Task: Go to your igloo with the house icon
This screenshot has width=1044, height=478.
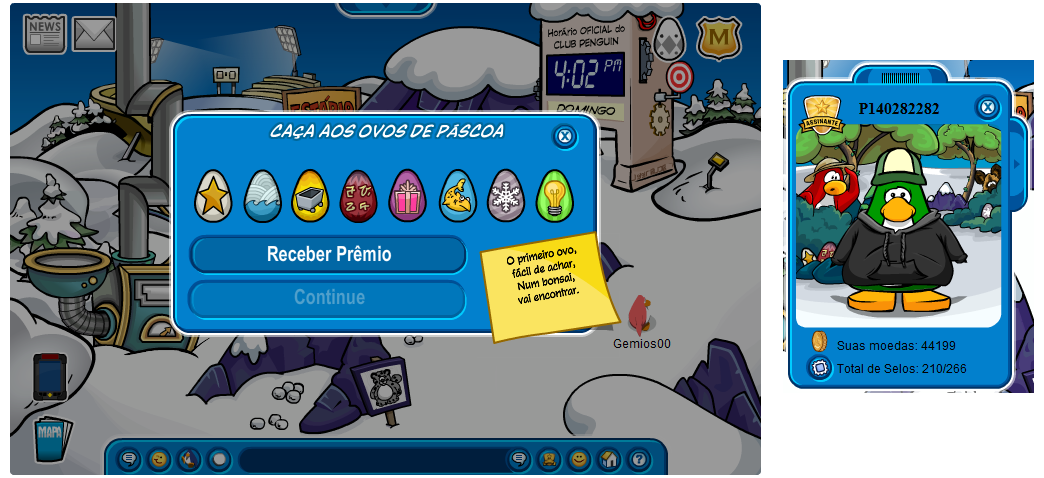Action: click(608, 459)
